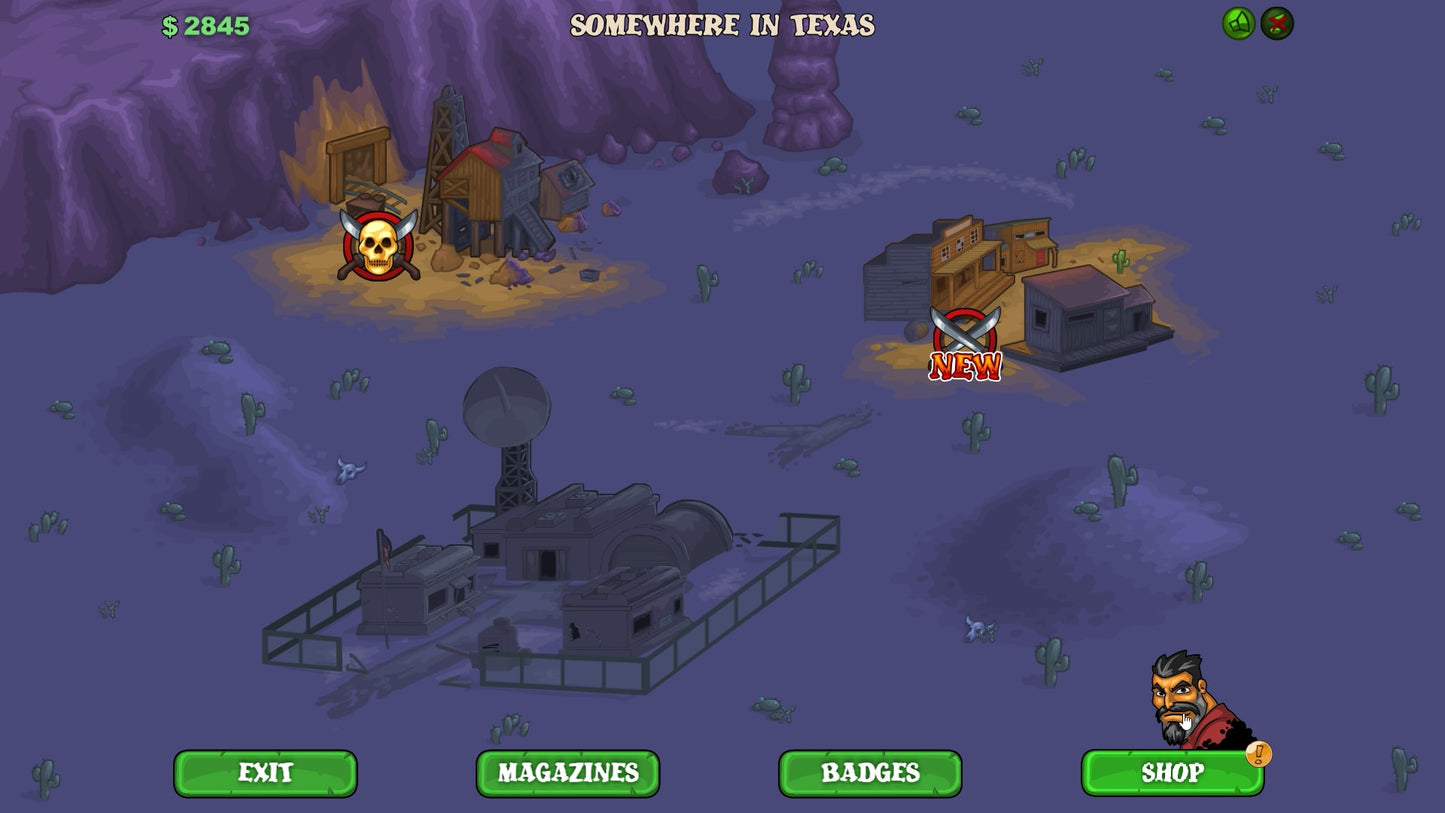
Task: Click the SHOP button
Action: point(1173,772)
